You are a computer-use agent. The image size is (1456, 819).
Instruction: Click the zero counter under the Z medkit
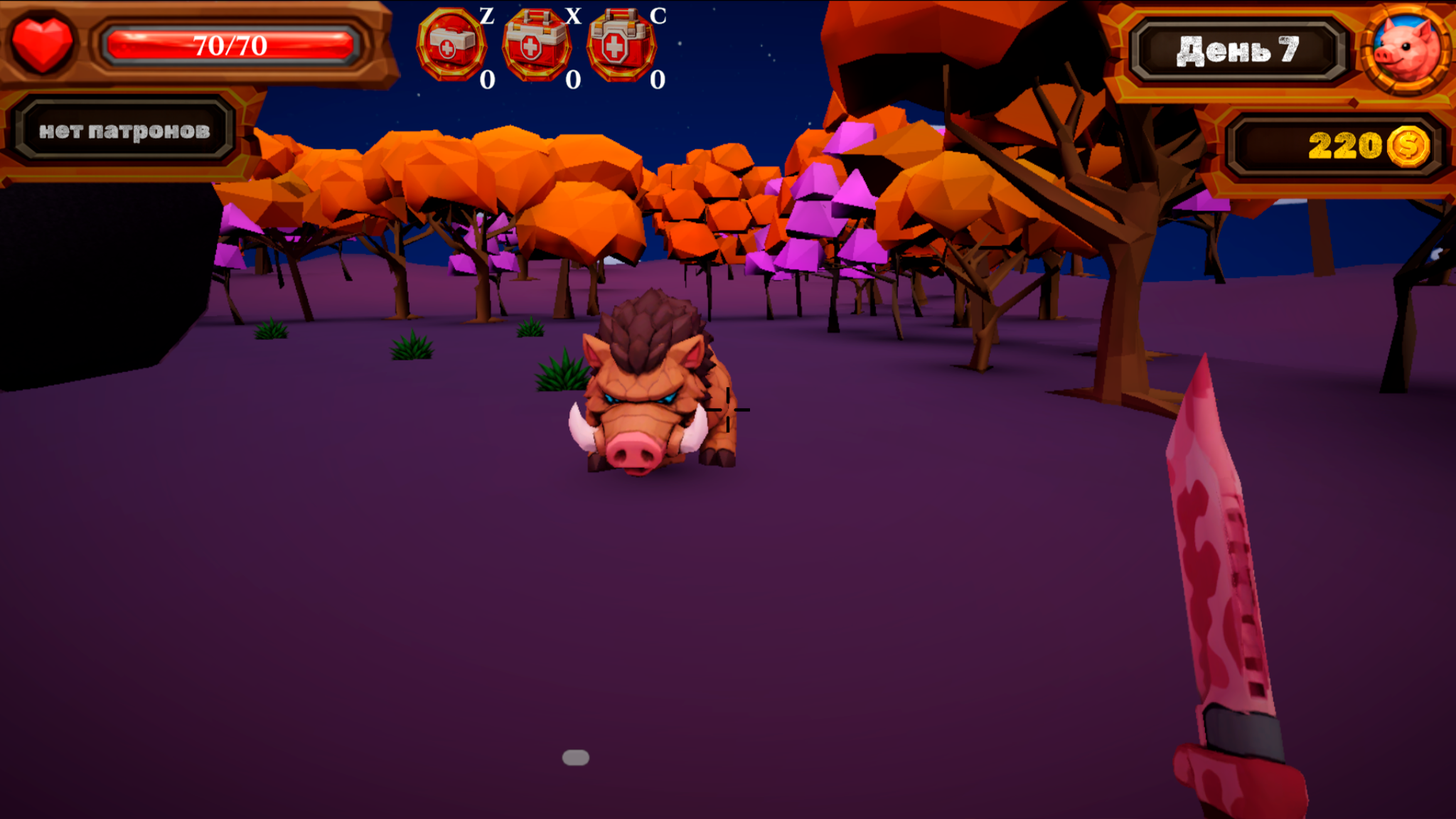point(488,78)
